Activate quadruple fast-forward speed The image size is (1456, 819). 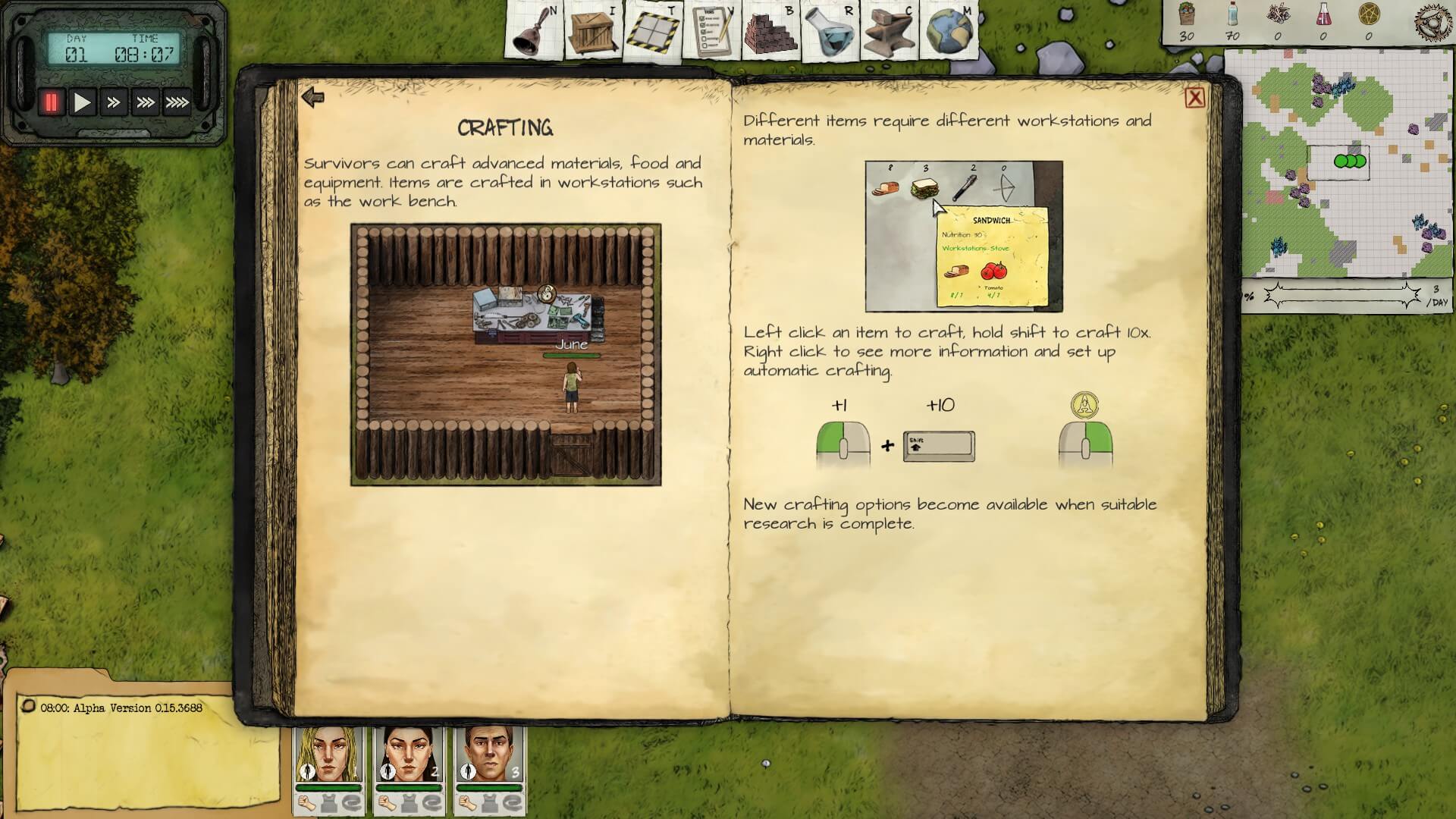(177, 102)
